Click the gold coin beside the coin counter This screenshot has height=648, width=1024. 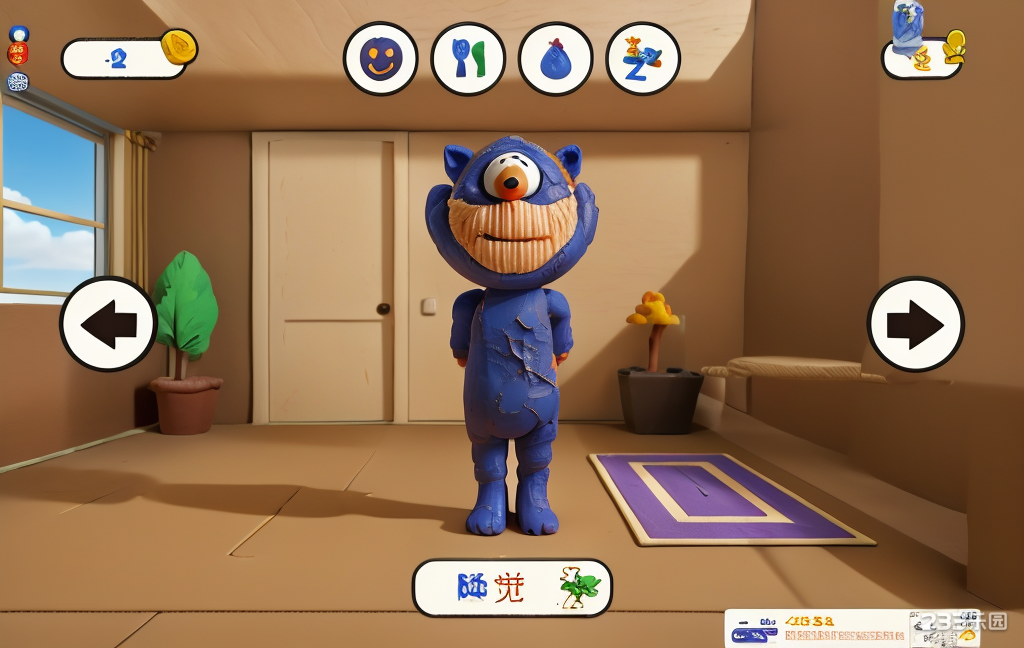179,46
